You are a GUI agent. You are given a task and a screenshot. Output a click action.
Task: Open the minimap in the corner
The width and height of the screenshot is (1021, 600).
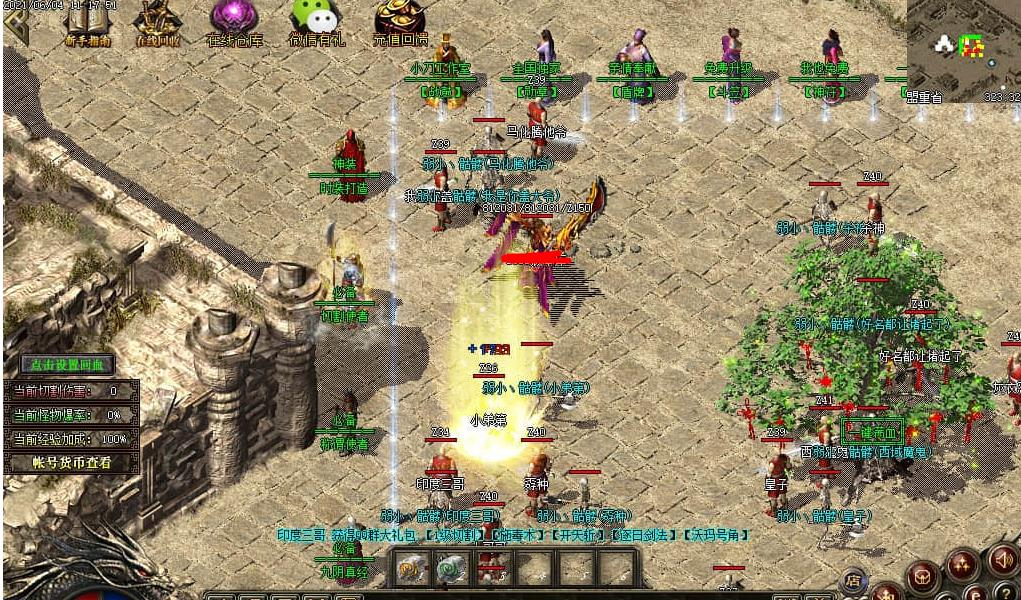tap(963, 48)
